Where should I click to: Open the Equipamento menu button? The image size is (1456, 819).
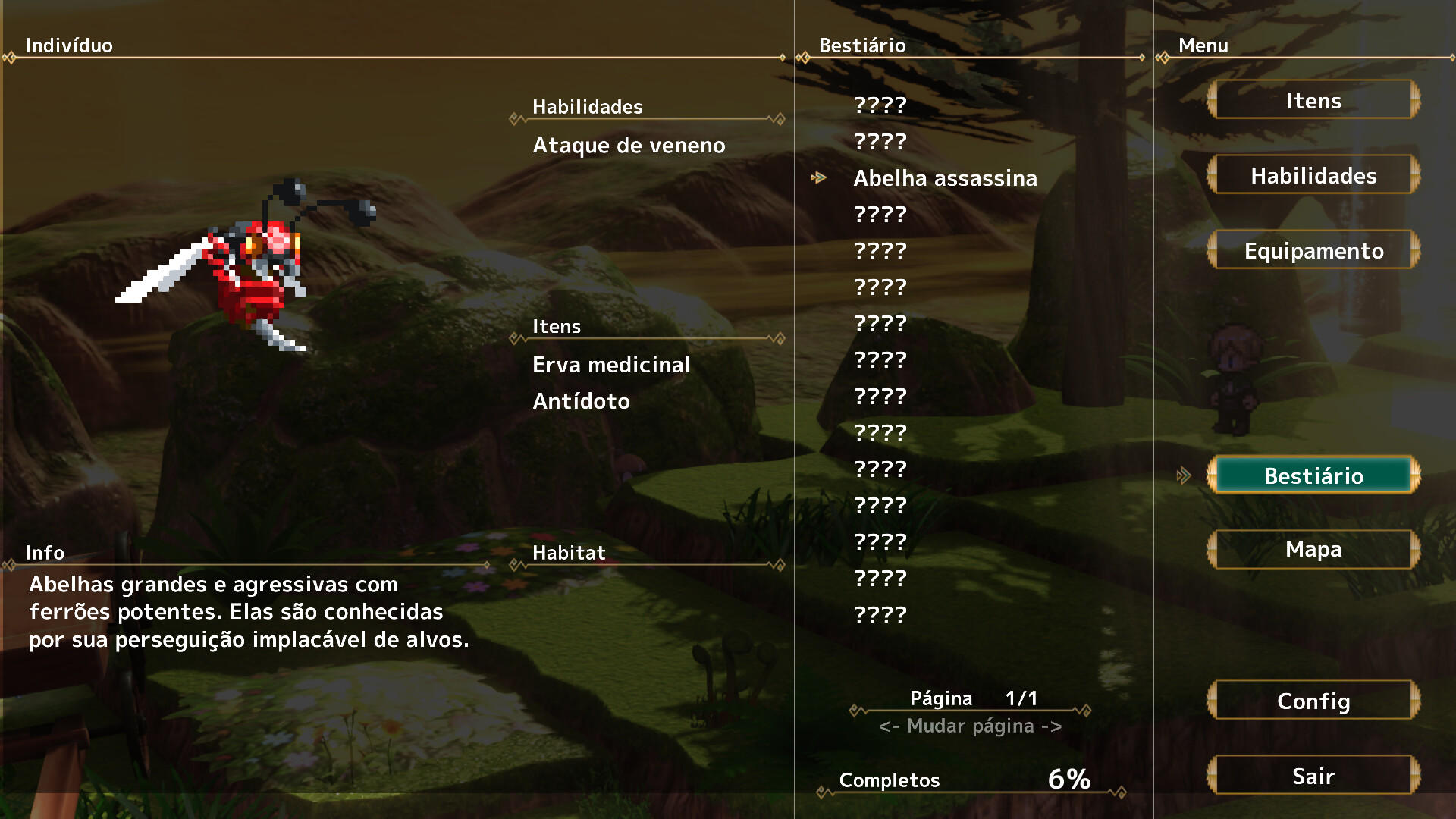(1313, 249)
